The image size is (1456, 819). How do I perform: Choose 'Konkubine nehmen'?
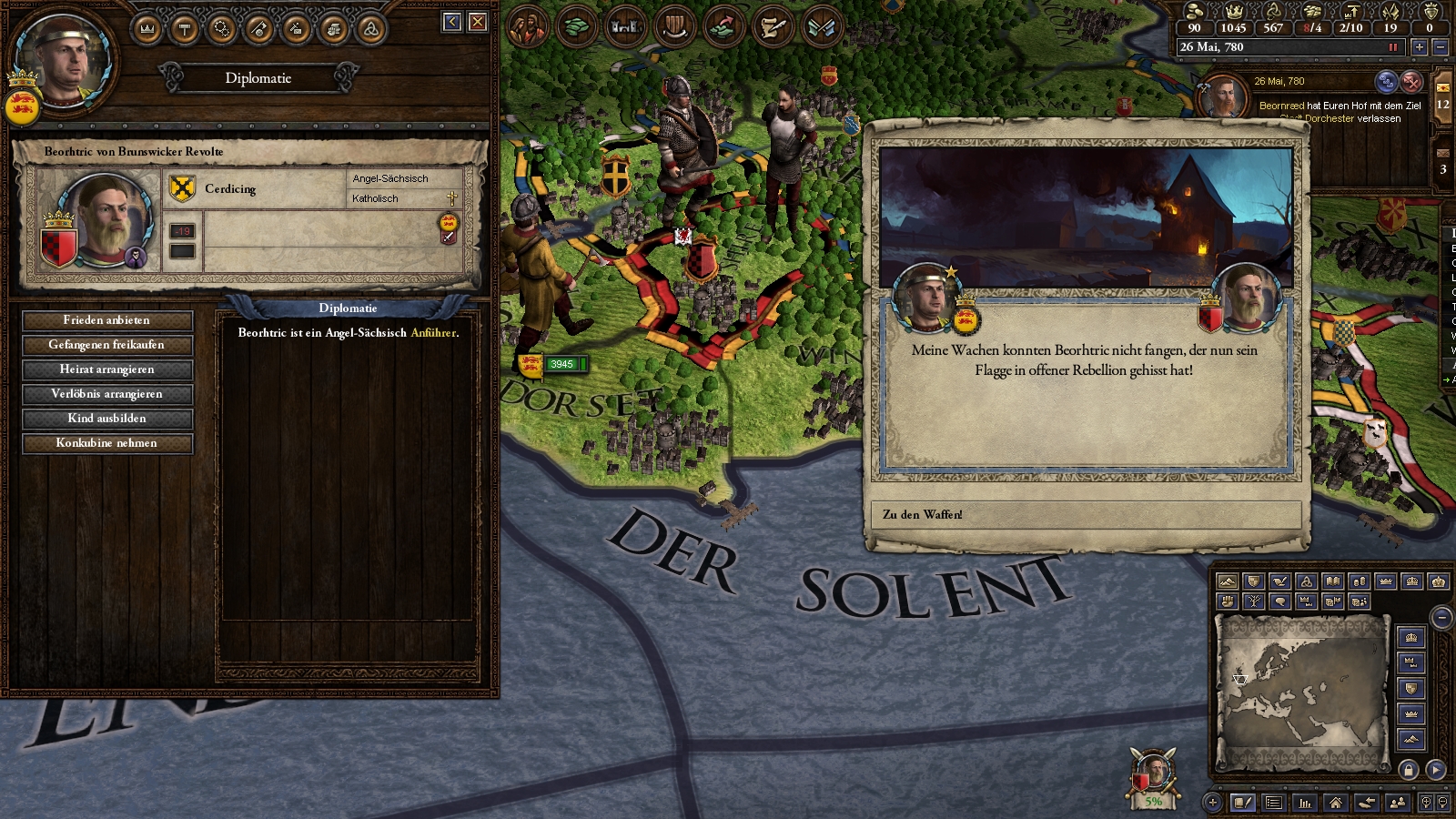(x=106, y=443)
